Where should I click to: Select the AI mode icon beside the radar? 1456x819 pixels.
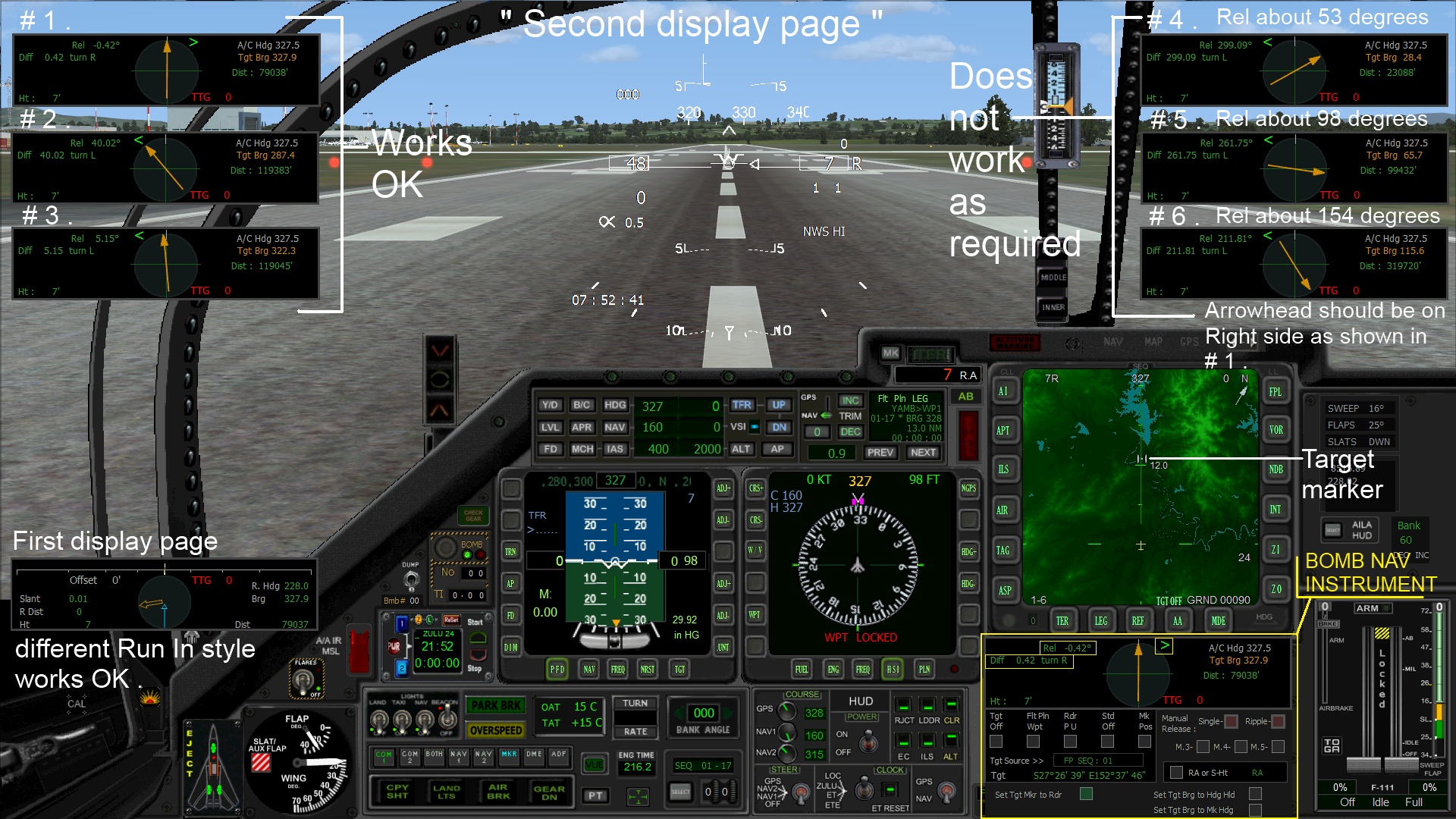click(x=1003, y=391)
